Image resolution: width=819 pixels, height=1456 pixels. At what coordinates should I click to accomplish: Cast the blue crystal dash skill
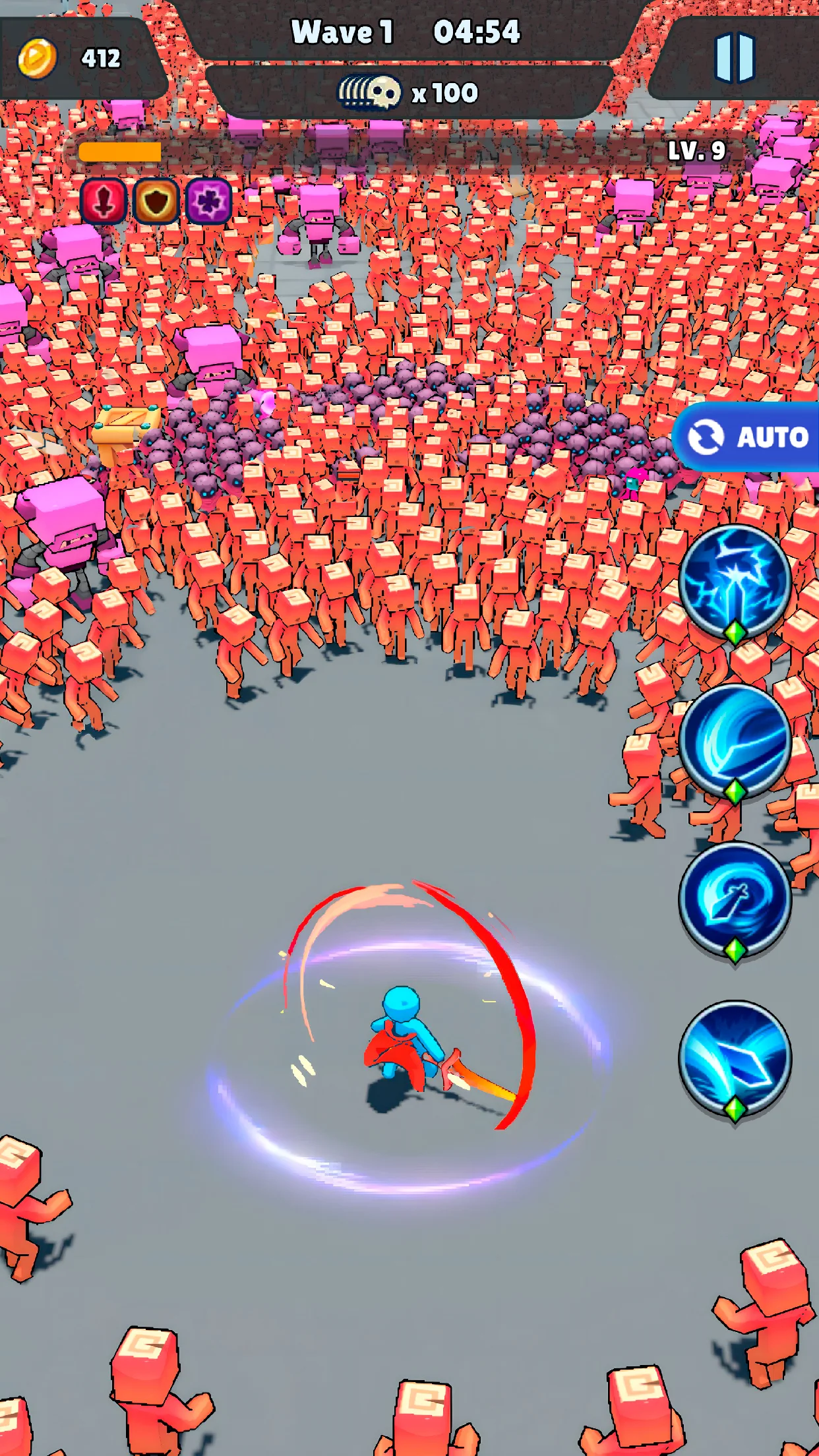(735, 1057)
